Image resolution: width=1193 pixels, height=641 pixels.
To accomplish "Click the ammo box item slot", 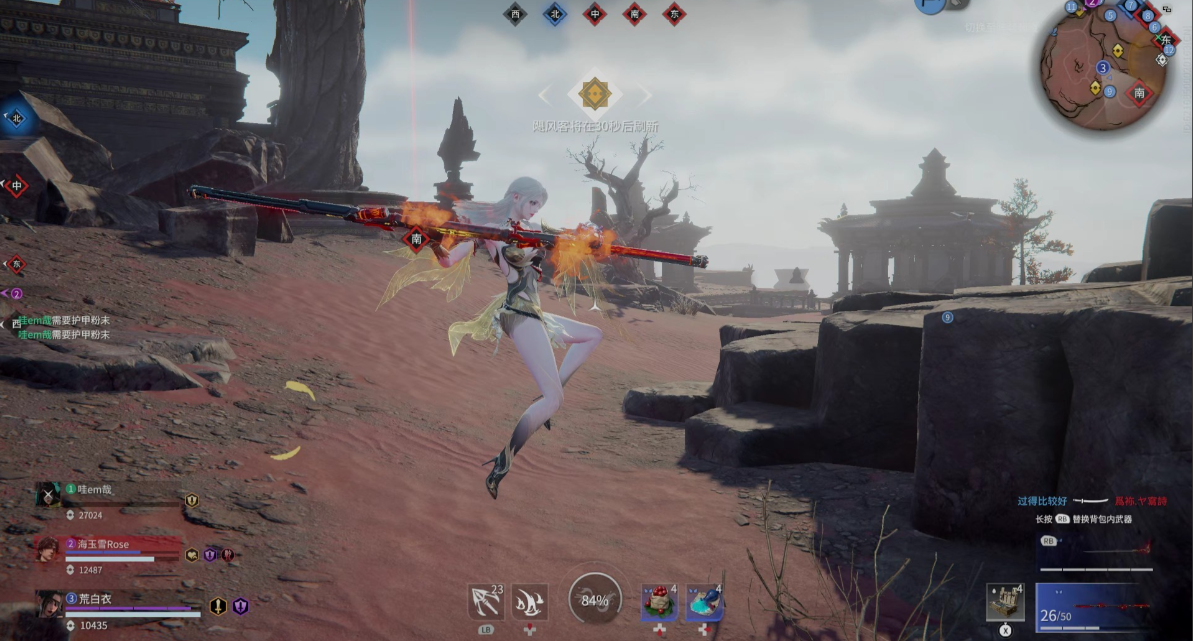I will click(x=1004, y=602).
